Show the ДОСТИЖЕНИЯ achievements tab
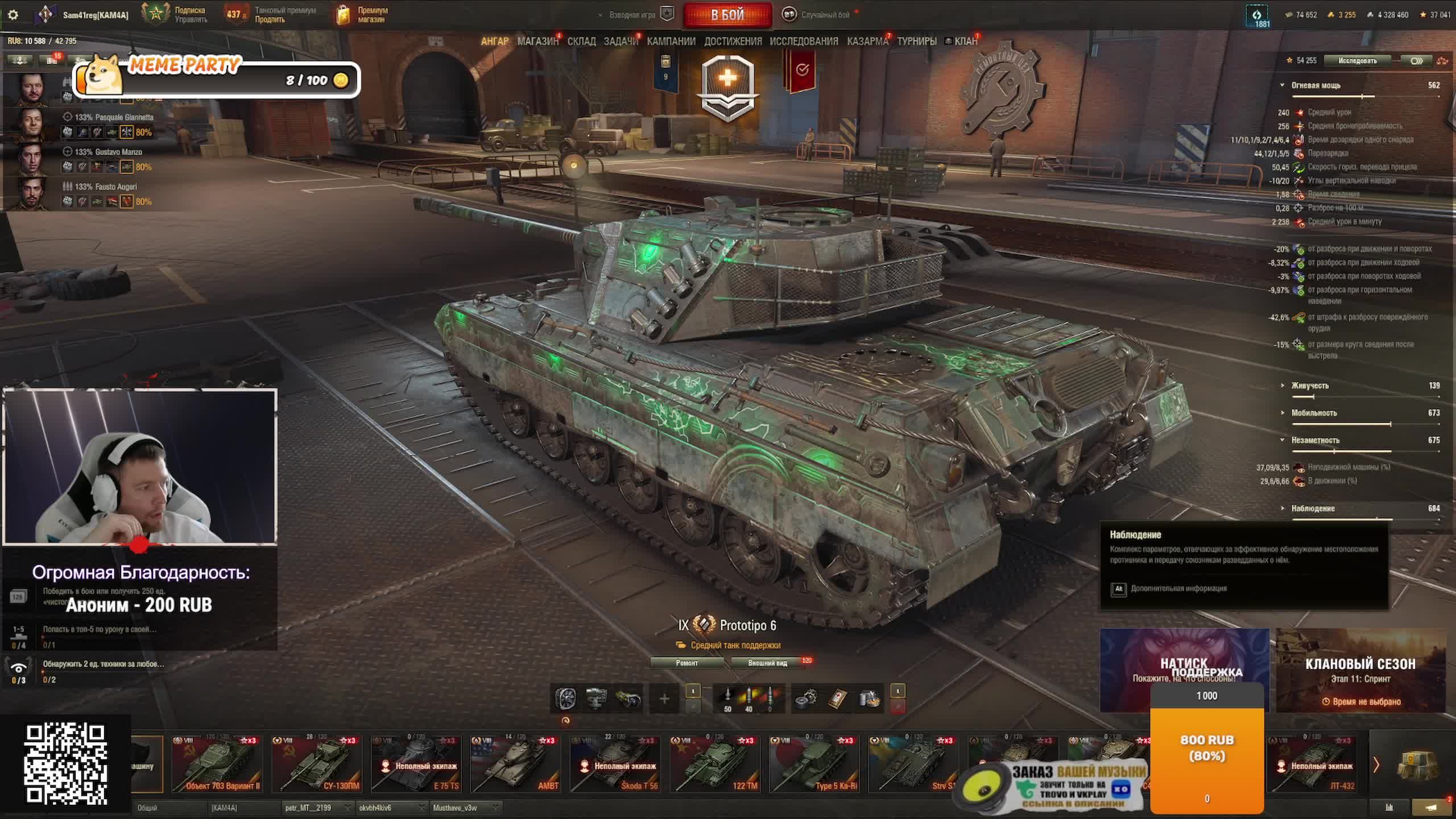The width and height of the screenshot is (1456, 819). coord(733,42)
